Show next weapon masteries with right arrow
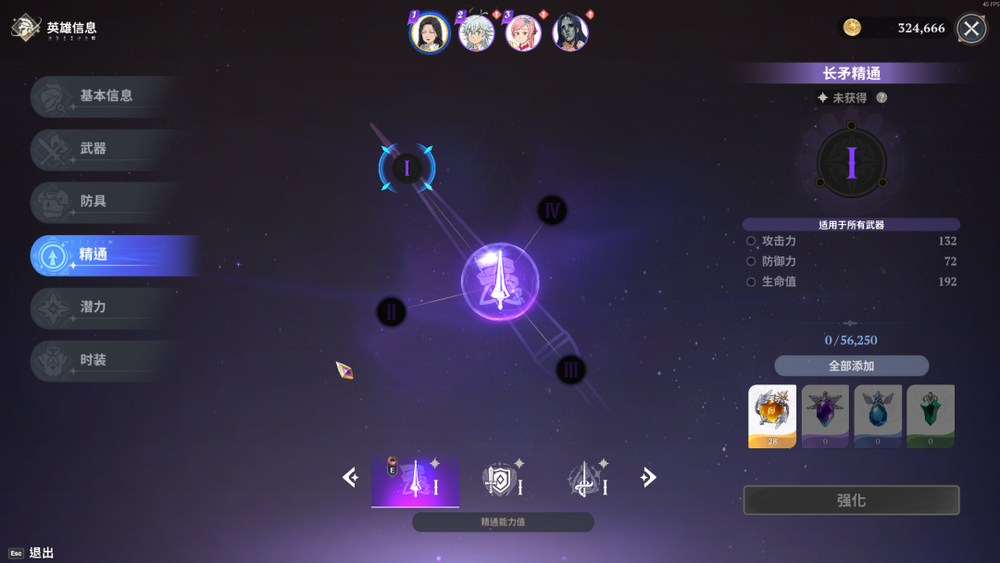 tap(649, 478)
